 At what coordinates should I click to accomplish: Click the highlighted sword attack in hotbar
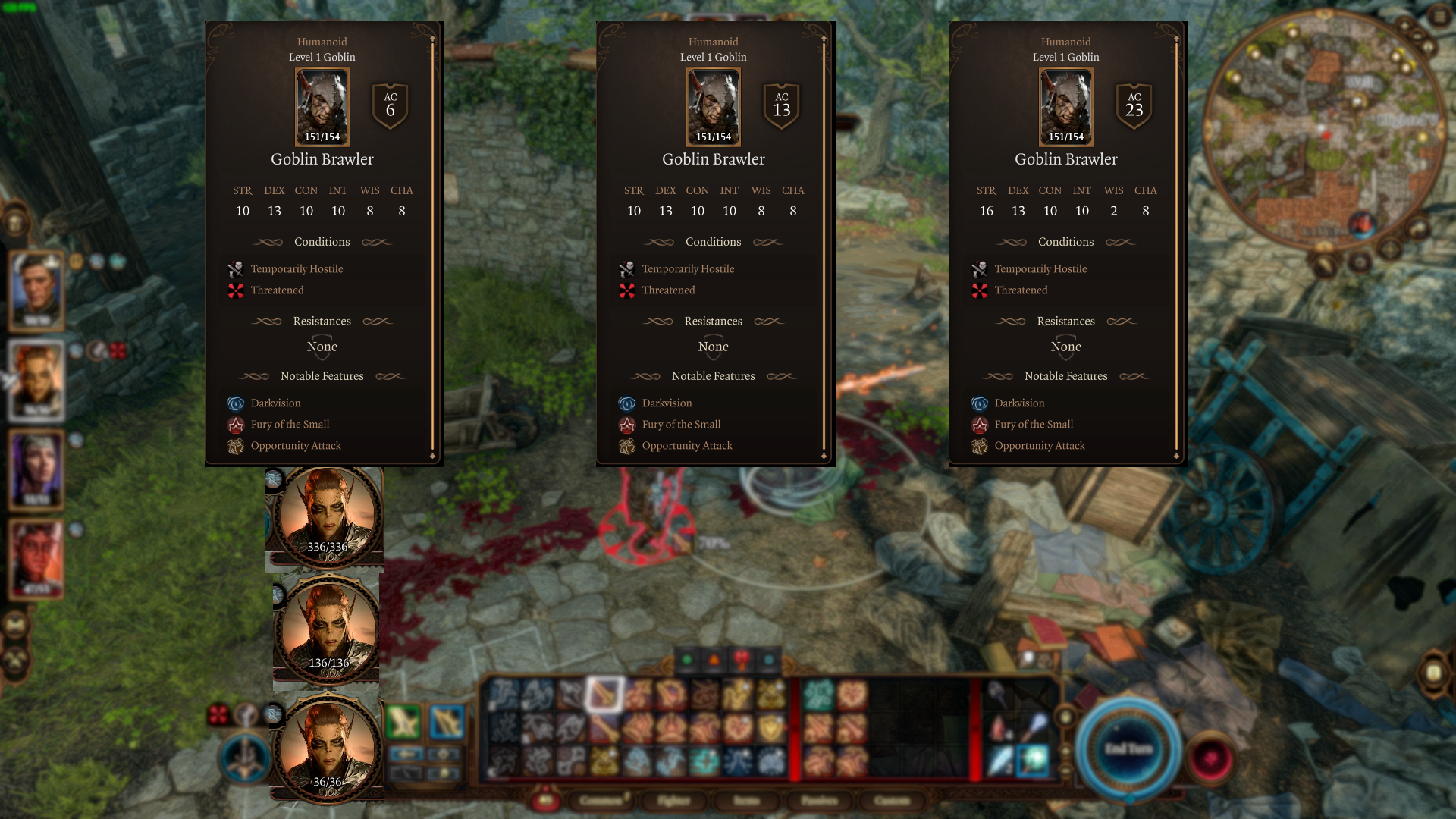(x=604, y=694)
